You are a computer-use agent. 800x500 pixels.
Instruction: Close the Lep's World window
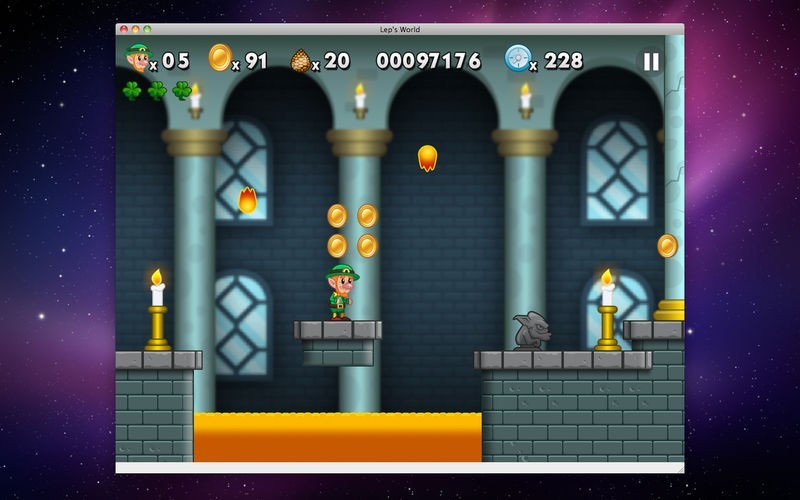click(x=123, y=30)
